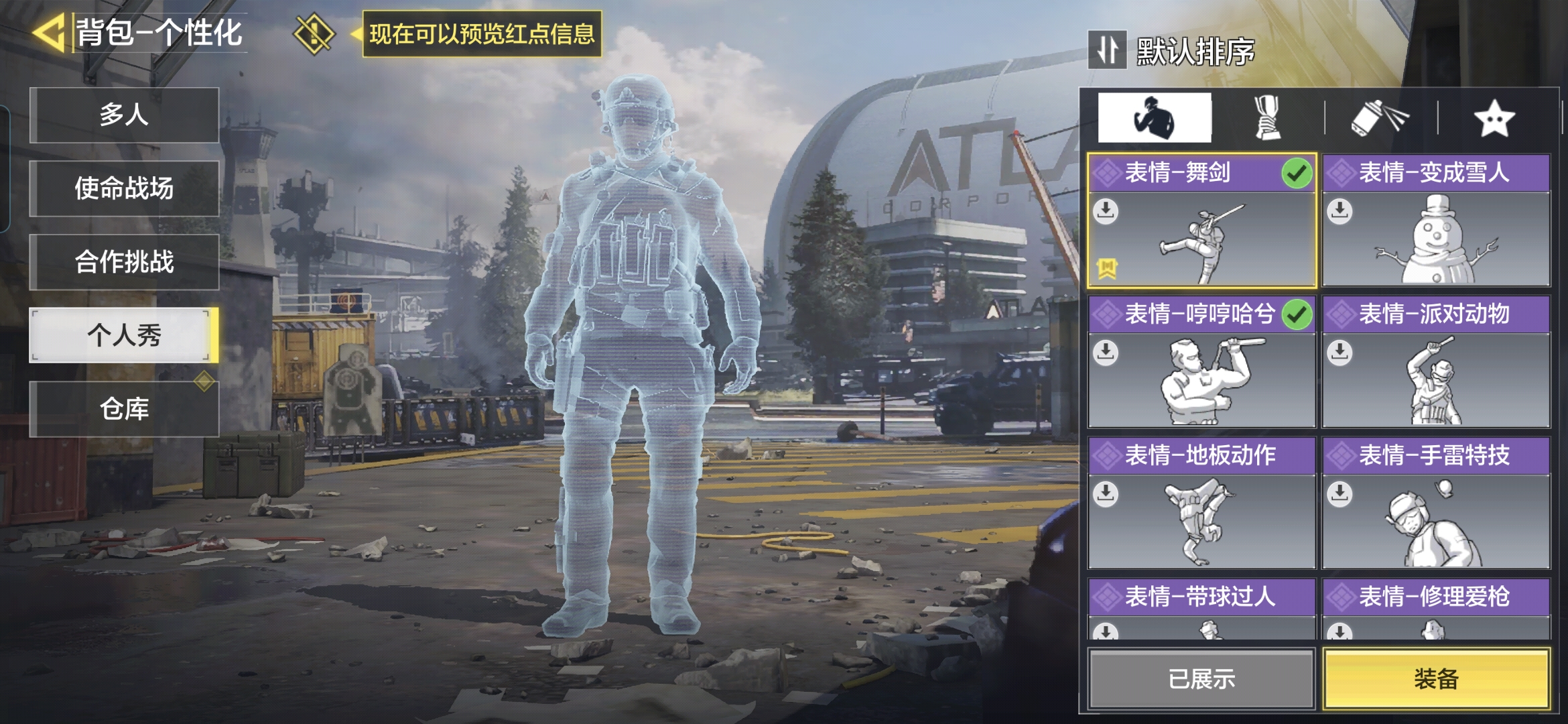
Task: Switch to the spray can tab
Action: tap(1380, 118)
